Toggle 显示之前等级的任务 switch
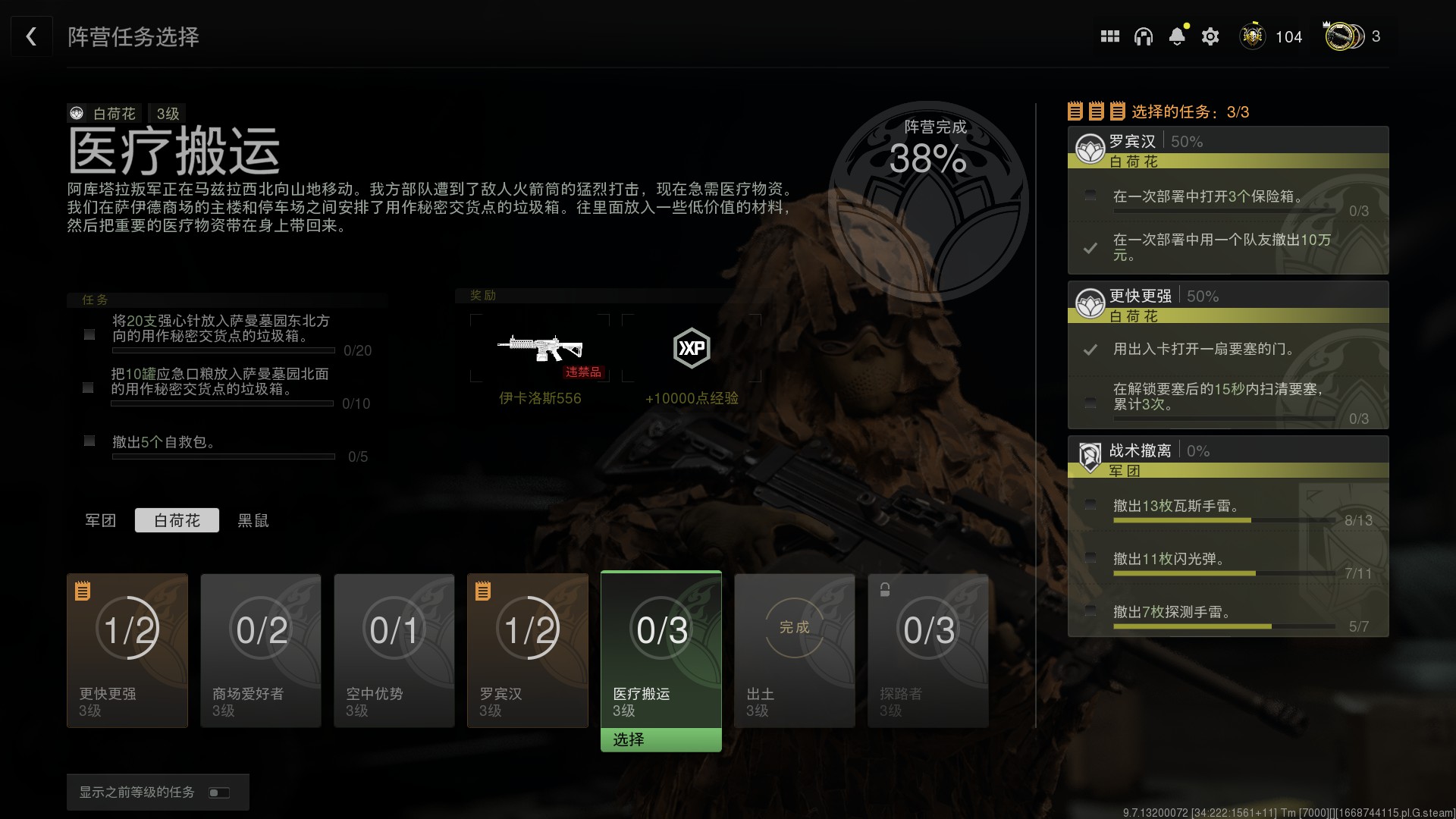The height and width of the screenshot is (819, 1456). pyautogui.click(x=219, y=792)
